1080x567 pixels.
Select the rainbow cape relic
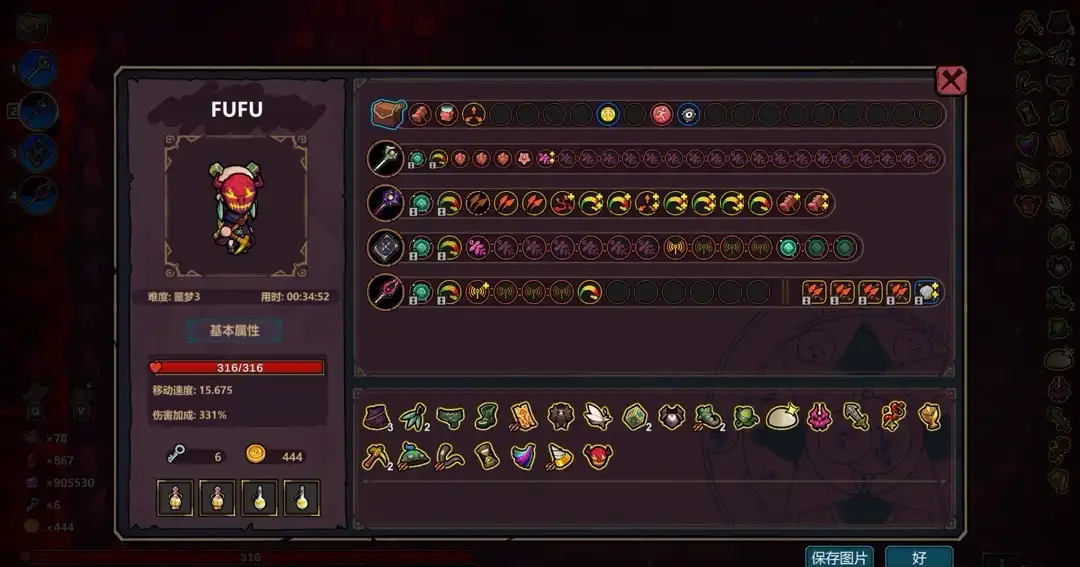(x=523, y=456)
